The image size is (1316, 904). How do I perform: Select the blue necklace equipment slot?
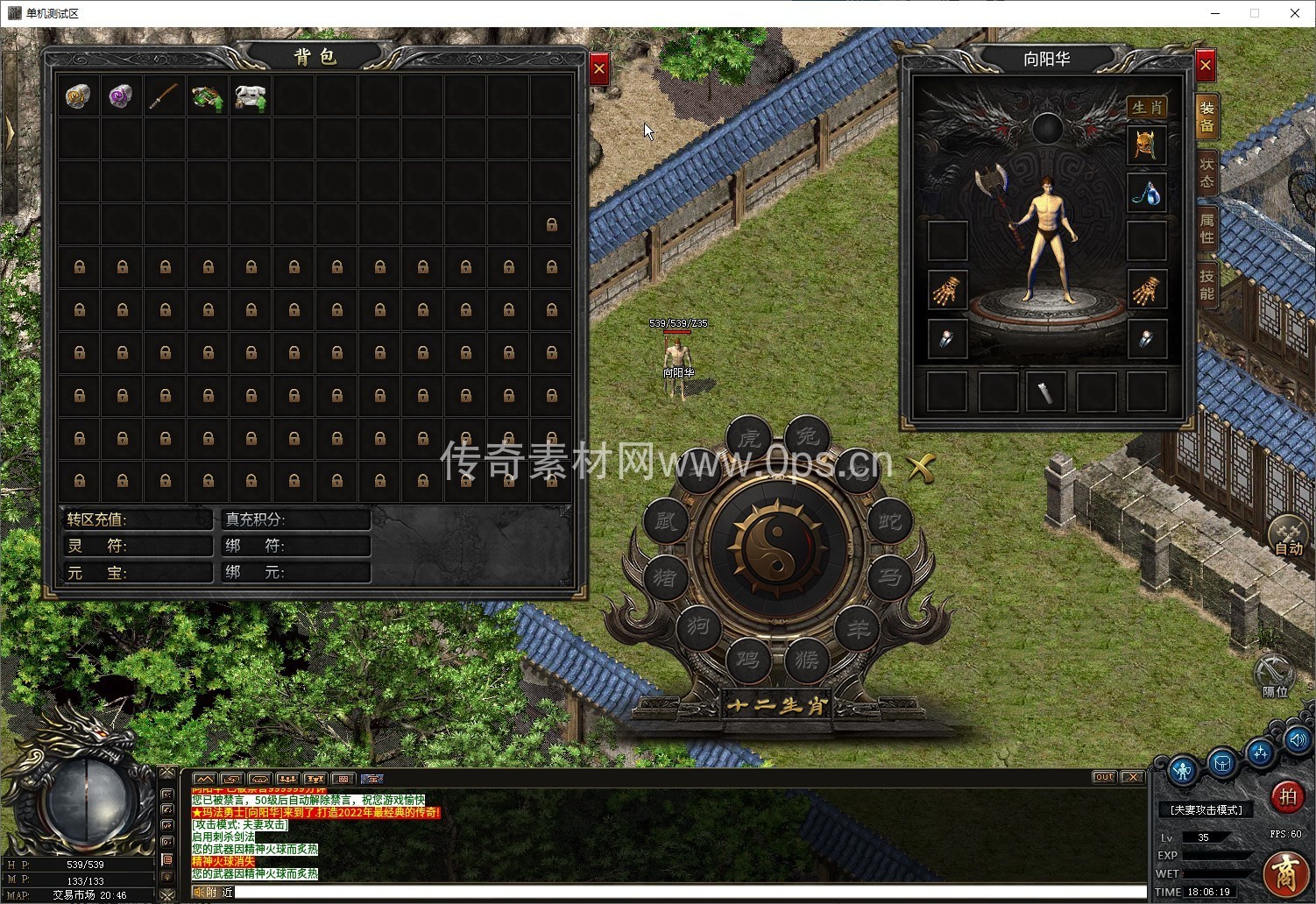point(1146,193)
